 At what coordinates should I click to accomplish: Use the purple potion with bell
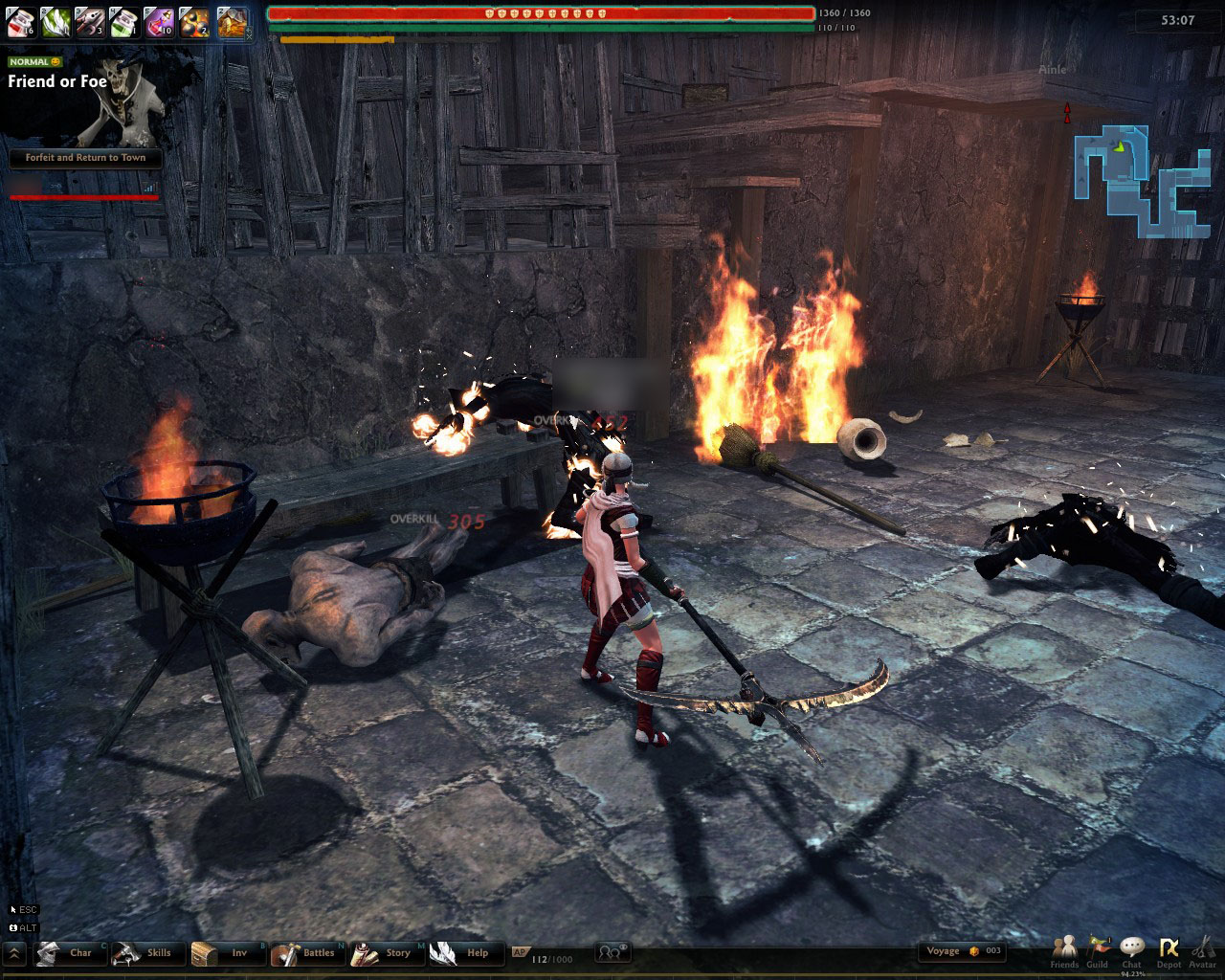[158, 21]
